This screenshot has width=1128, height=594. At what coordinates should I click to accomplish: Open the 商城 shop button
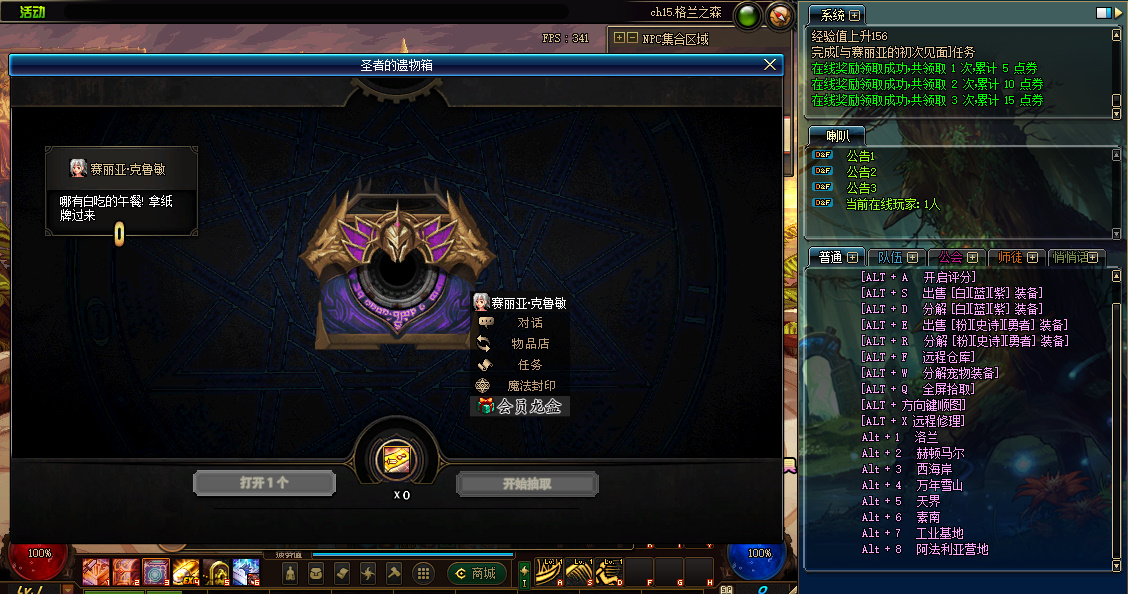click(477, 573)
